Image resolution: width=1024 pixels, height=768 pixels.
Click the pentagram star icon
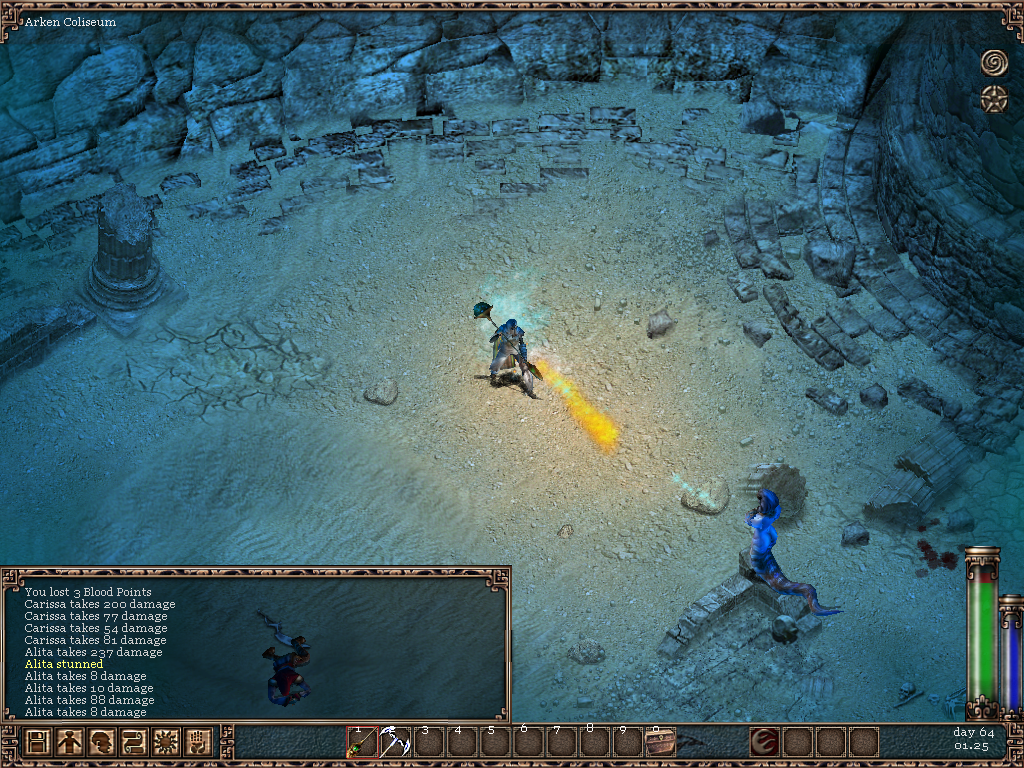994,98
